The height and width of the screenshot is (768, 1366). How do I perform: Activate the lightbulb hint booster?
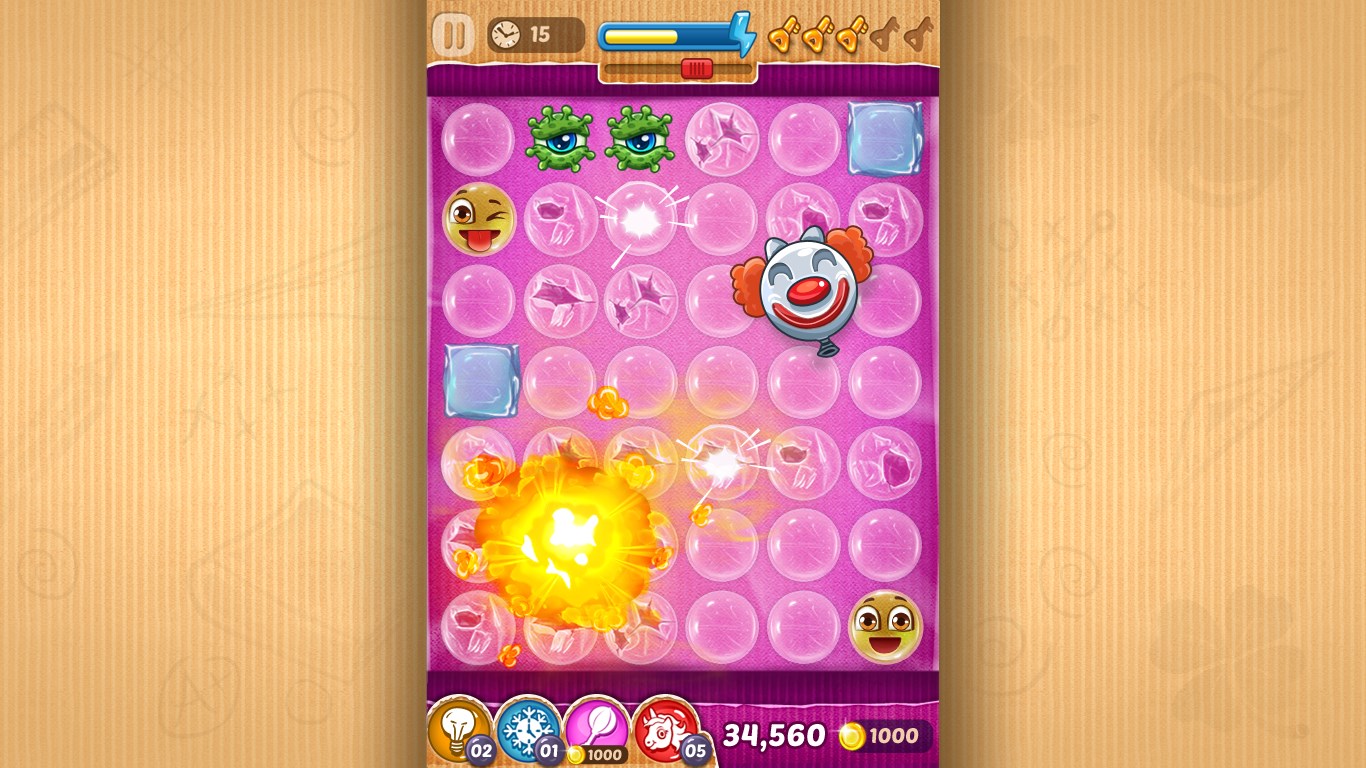point(456,730)
